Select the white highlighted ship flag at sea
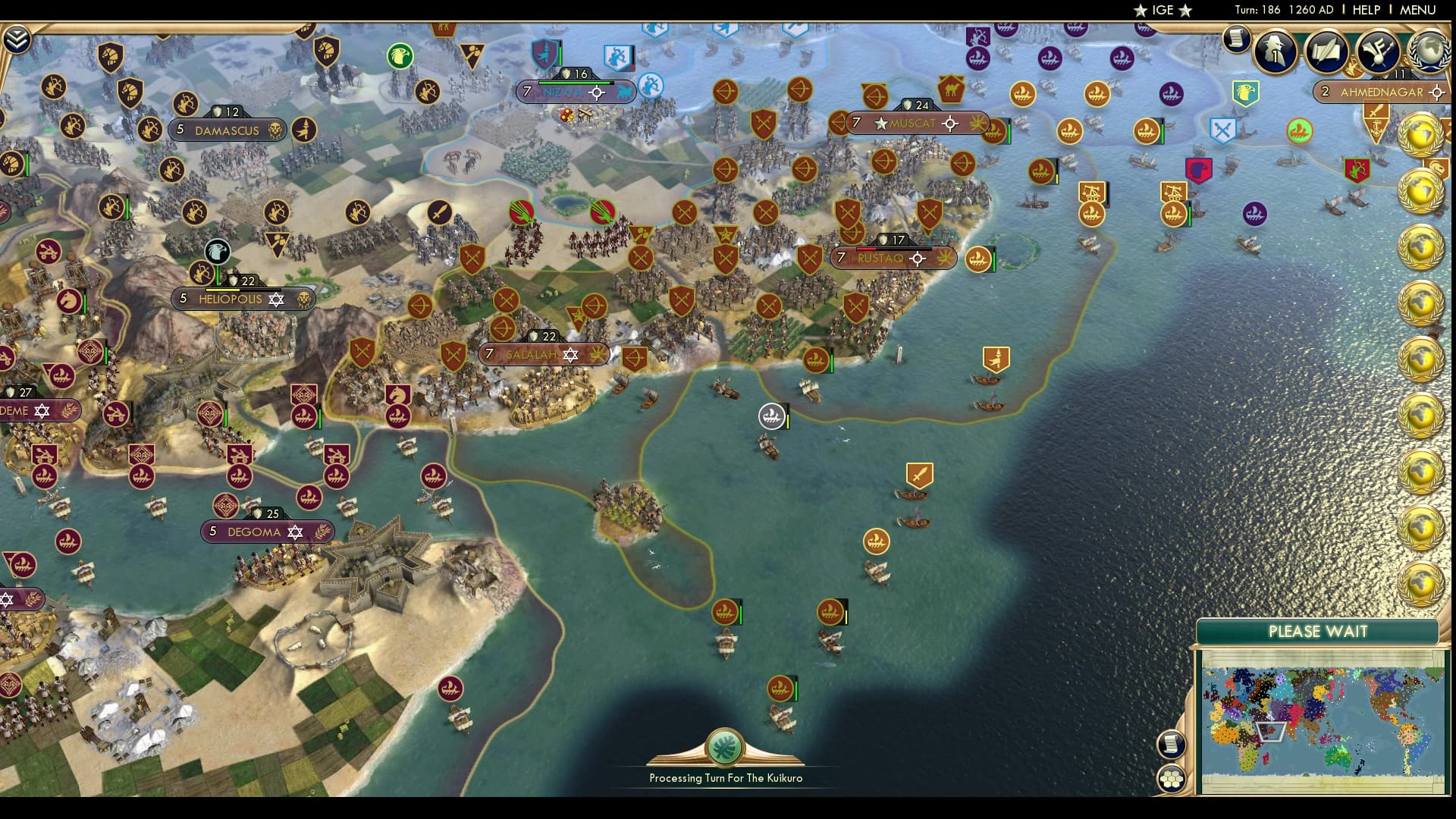 tap(771, 416)
